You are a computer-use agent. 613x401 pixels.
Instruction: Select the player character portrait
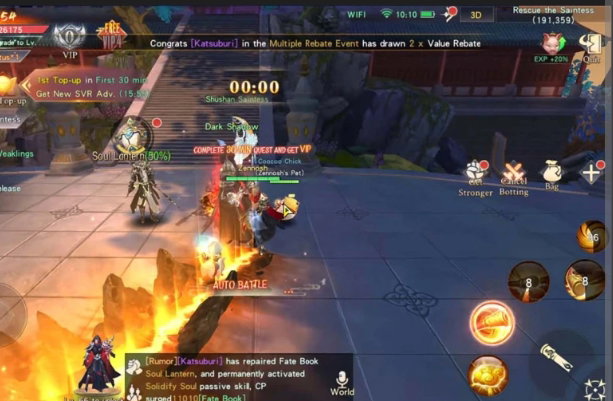pos(99,364)
